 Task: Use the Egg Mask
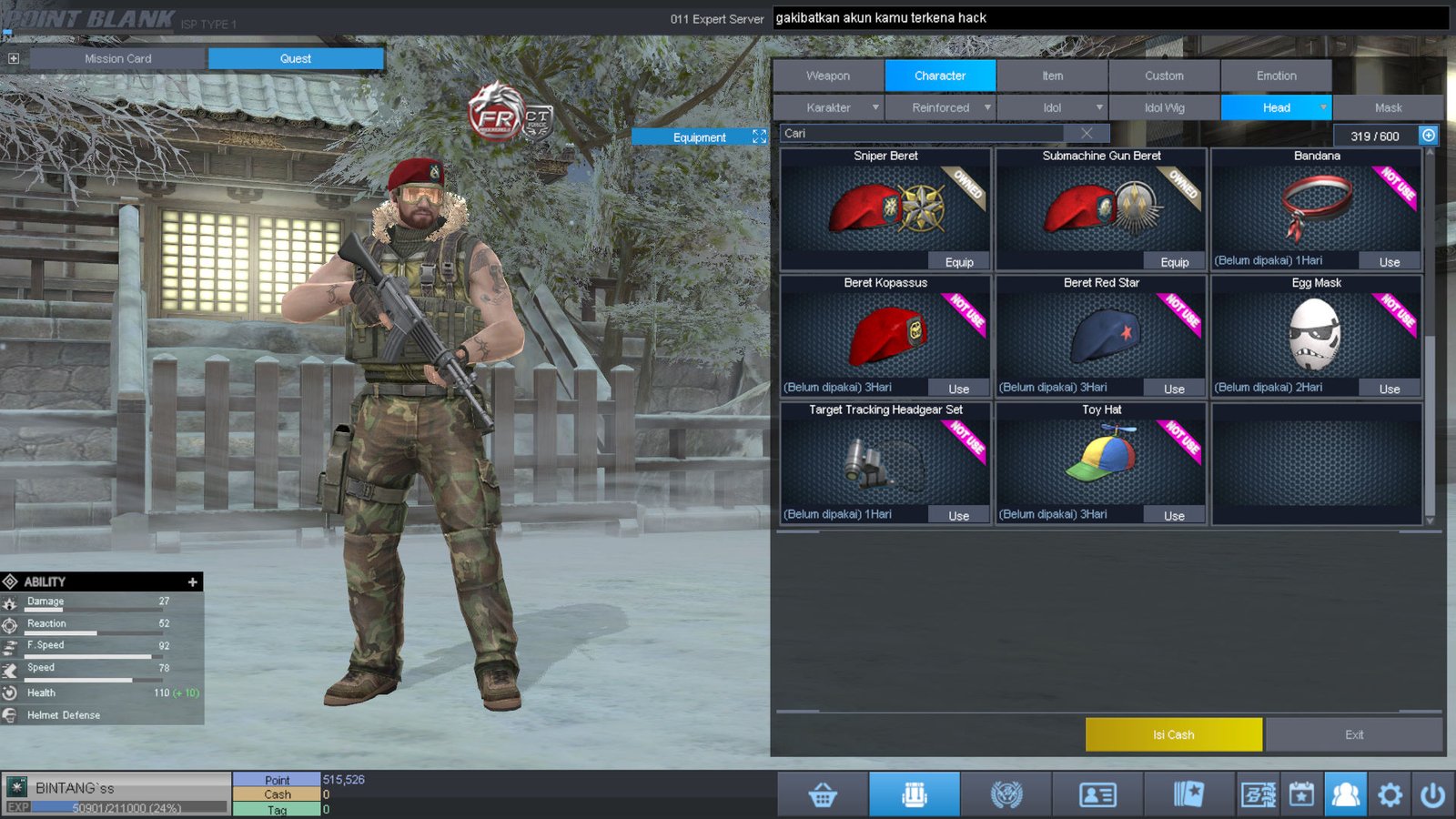click(1389, 389)
